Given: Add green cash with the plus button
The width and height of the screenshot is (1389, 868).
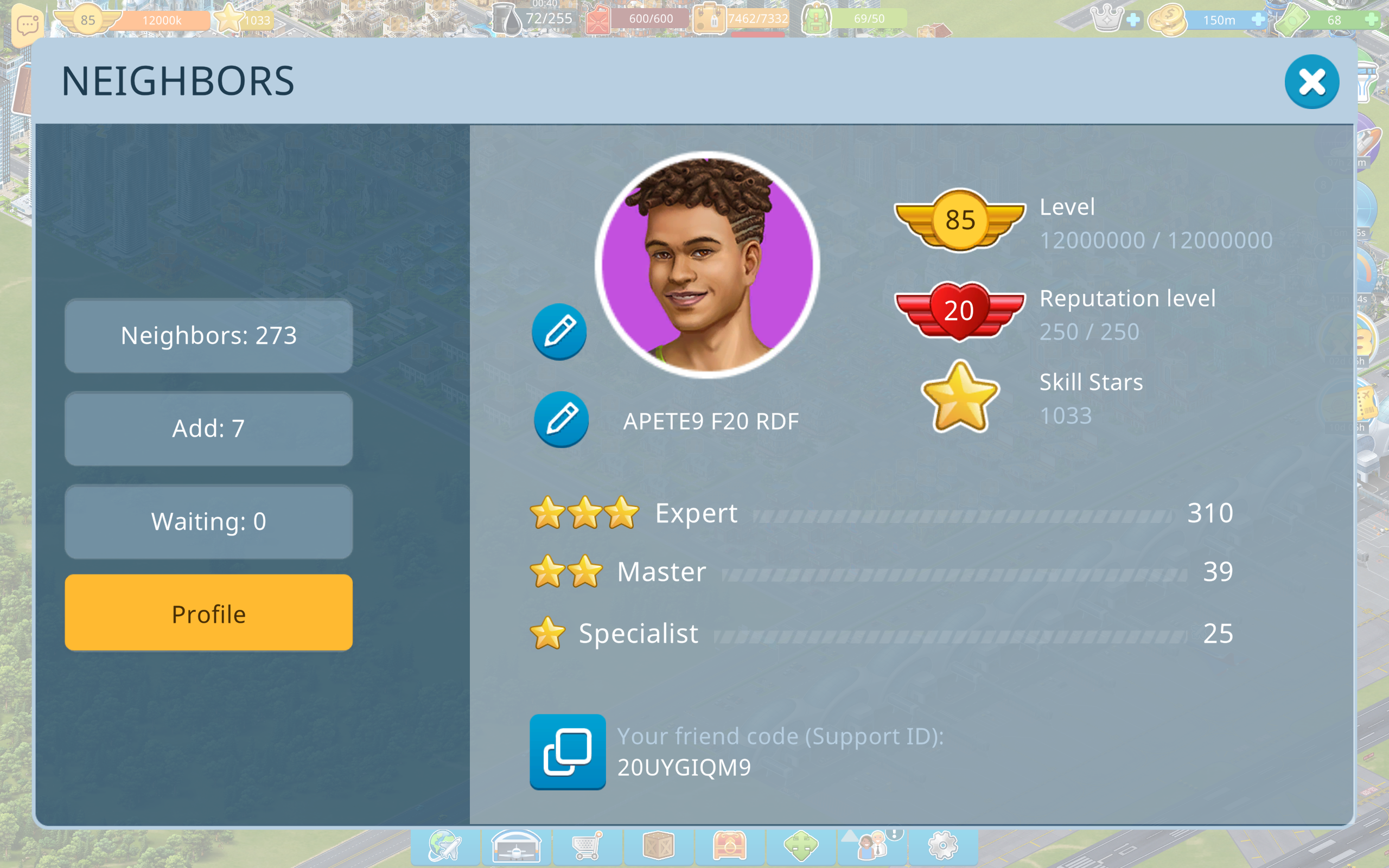Looking at the screenshot, I should pos(1371,20).
